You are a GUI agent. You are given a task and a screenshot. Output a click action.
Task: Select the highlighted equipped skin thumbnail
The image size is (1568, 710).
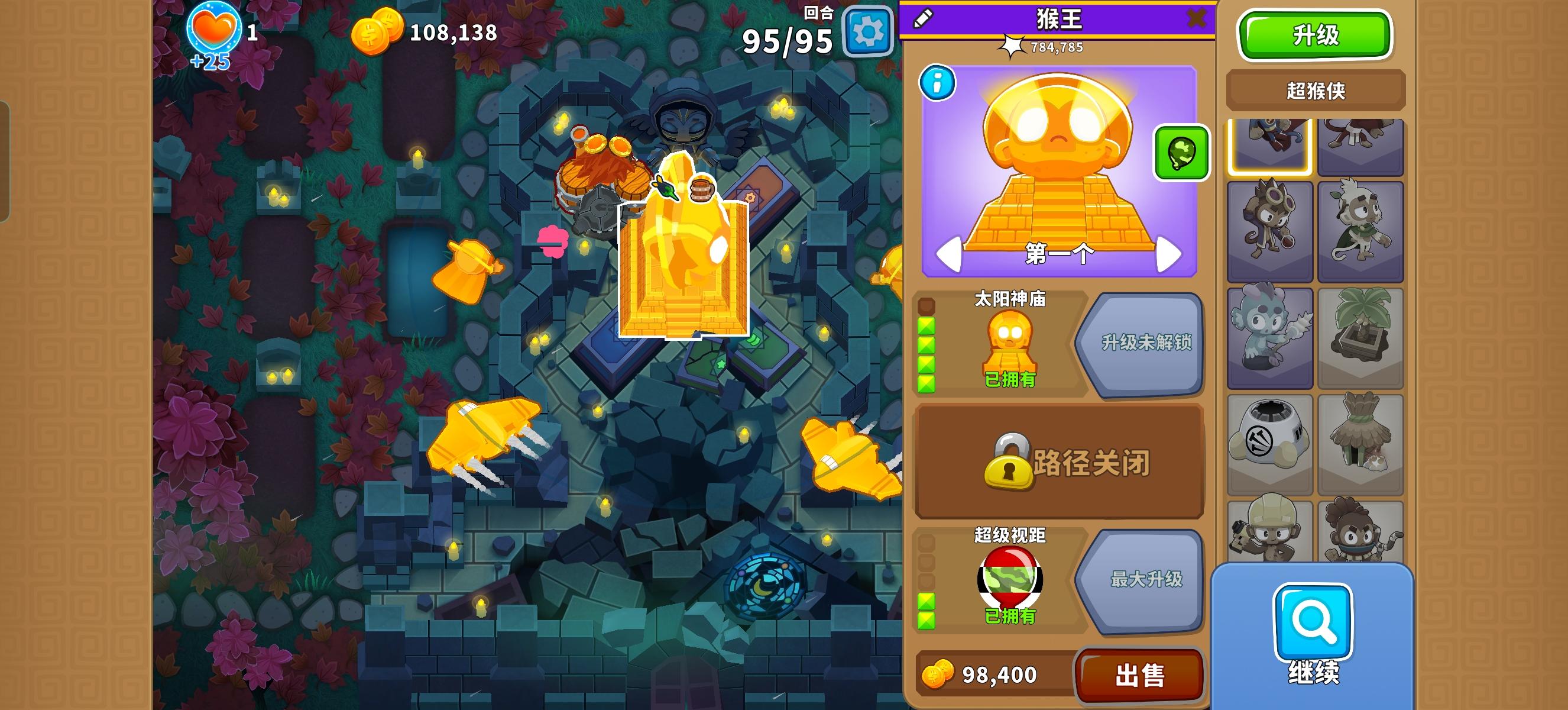[1270, 146]
